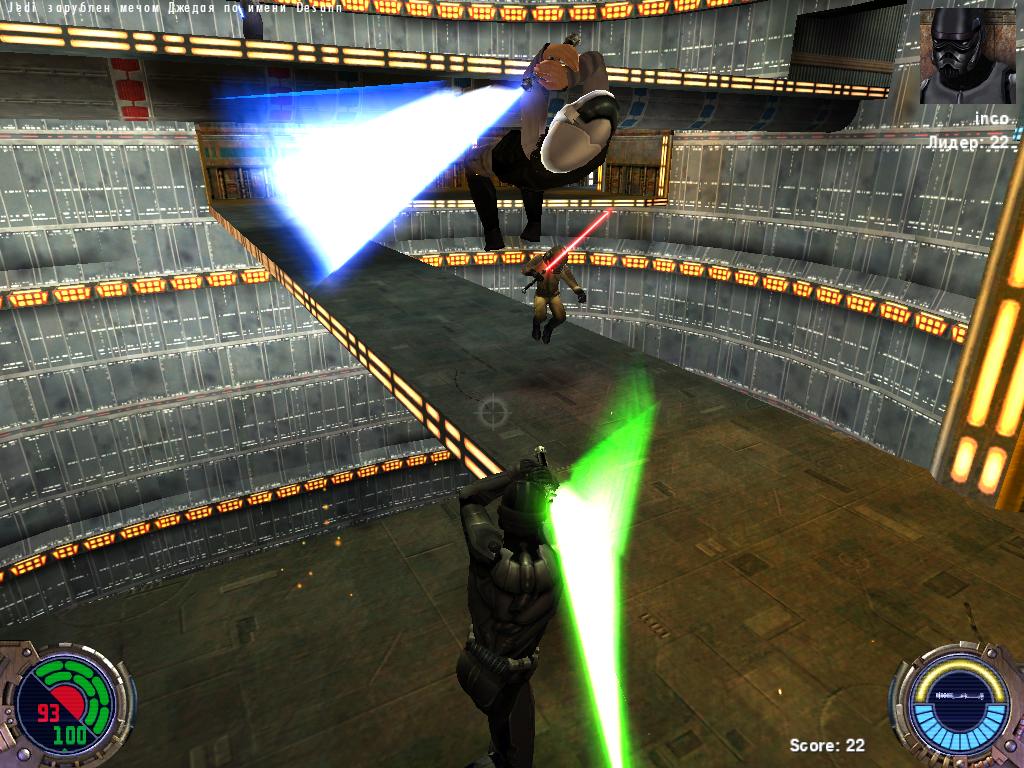The image size is (1024, 768).
Task: Click the leader's helmeted portrait thumbnail
Action: [966, 56]
